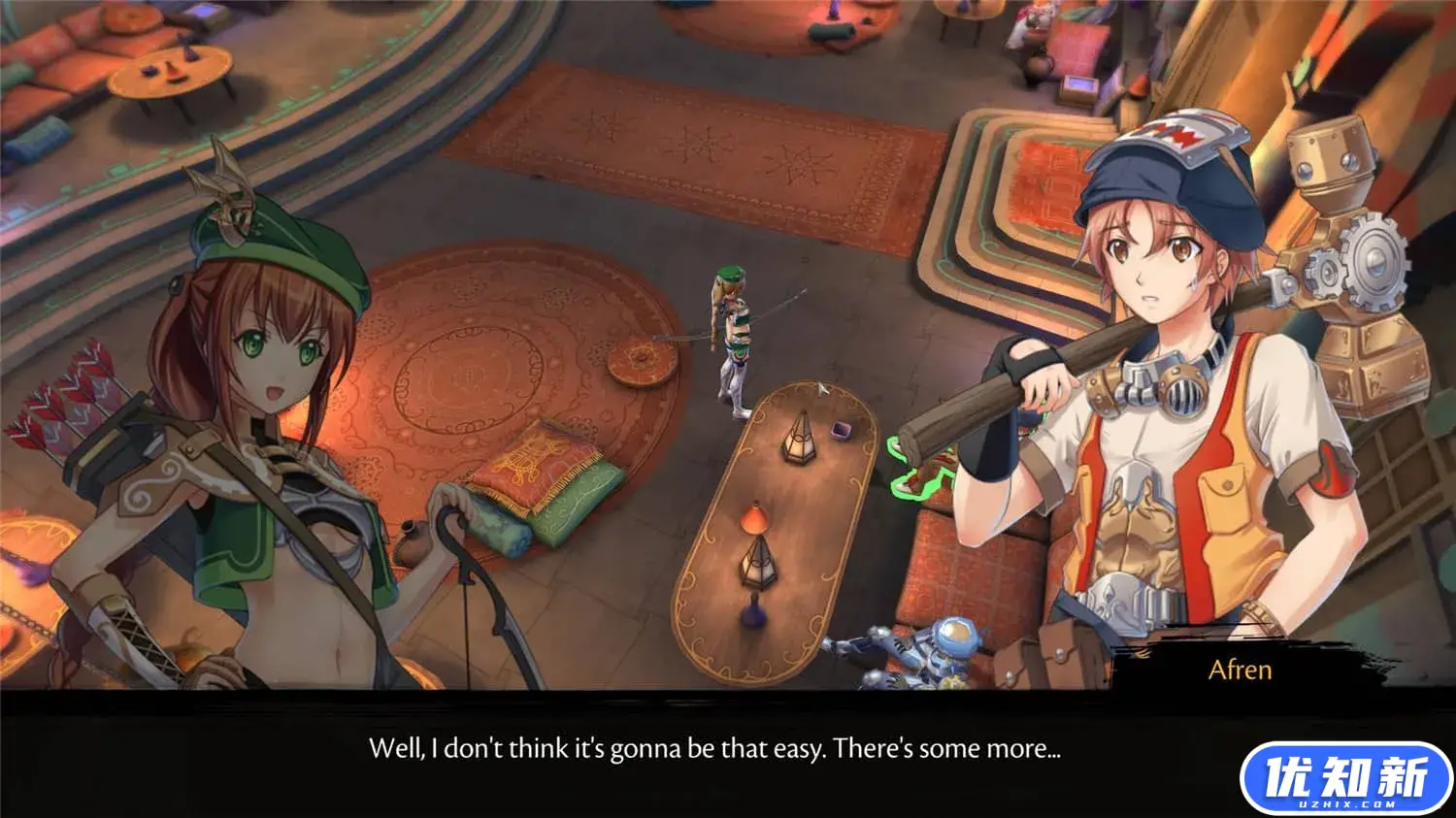The image size is (1456, 818).
Task: Click the blue UZHIX.COM watermark logo
Action: click(x=1345, y=778)
